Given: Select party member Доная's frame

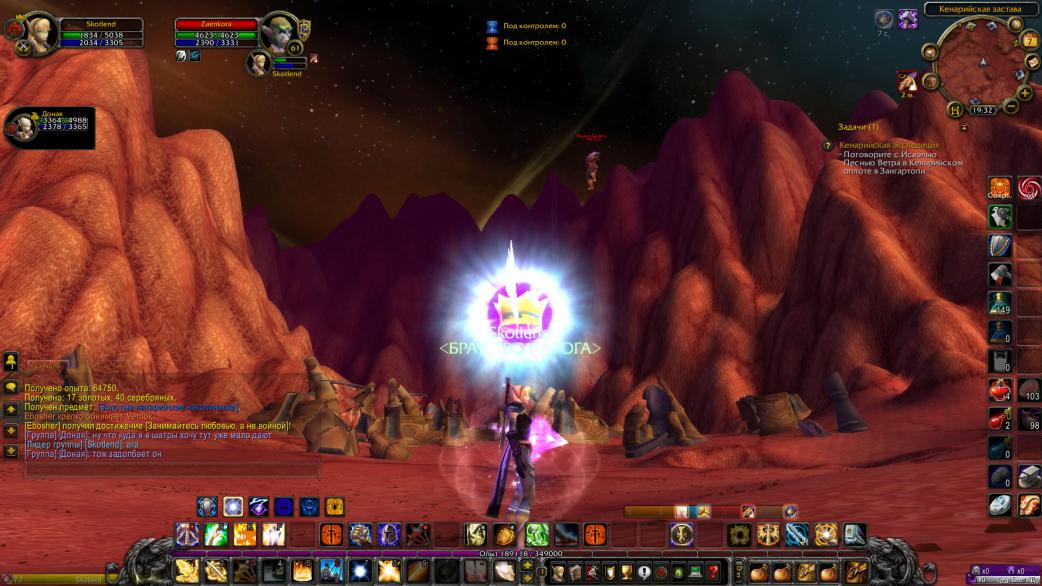Looking at the screenshot, I should pyautogui.click(x=22, y=127).
